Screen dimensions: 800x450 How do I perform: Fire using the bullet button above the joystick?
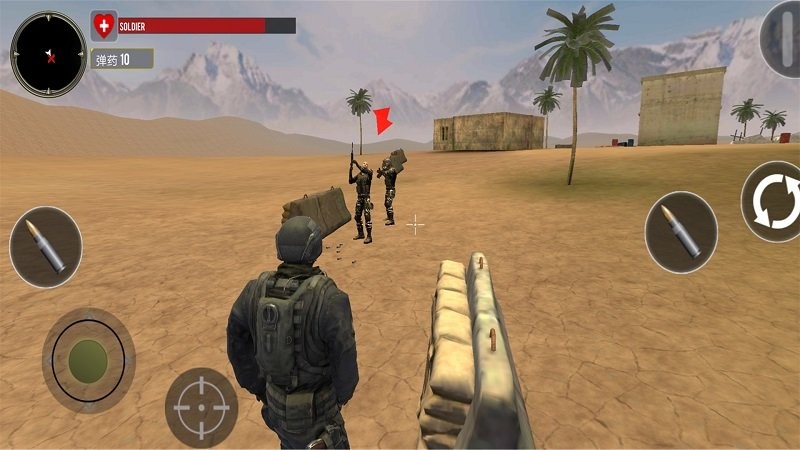click(46, 247)
